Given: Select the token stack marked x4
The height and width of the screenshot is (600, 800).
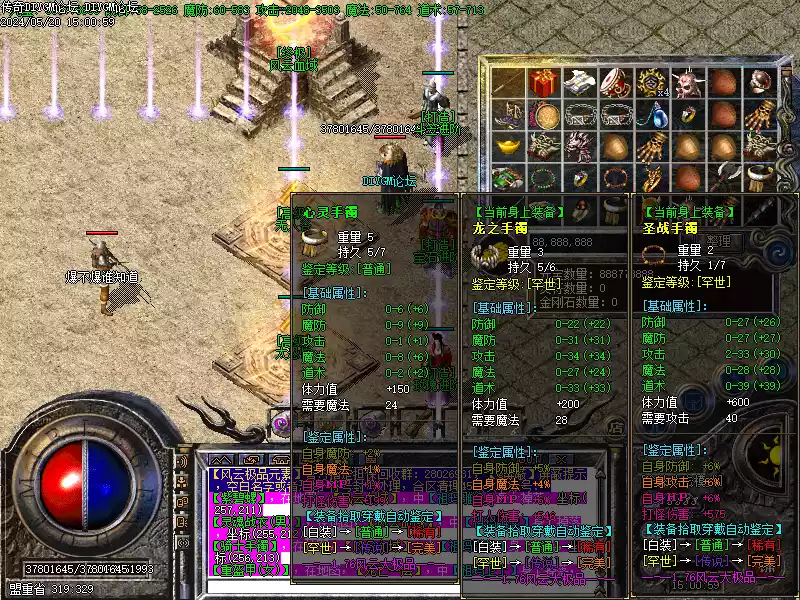Looking at the screenshot, I should (650, 84).
